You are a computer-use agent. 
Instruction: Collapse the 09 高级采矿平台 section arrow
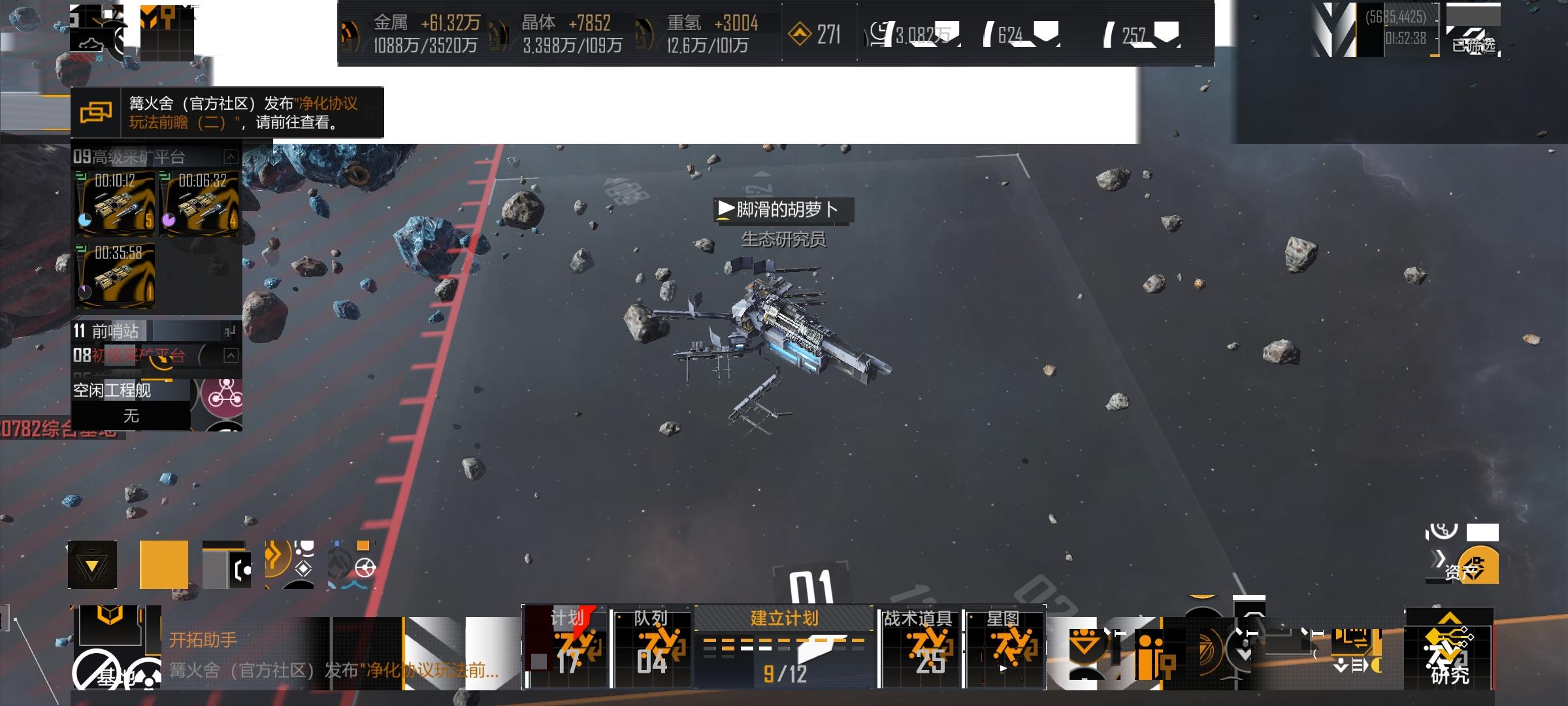click(x=230, y=156)
